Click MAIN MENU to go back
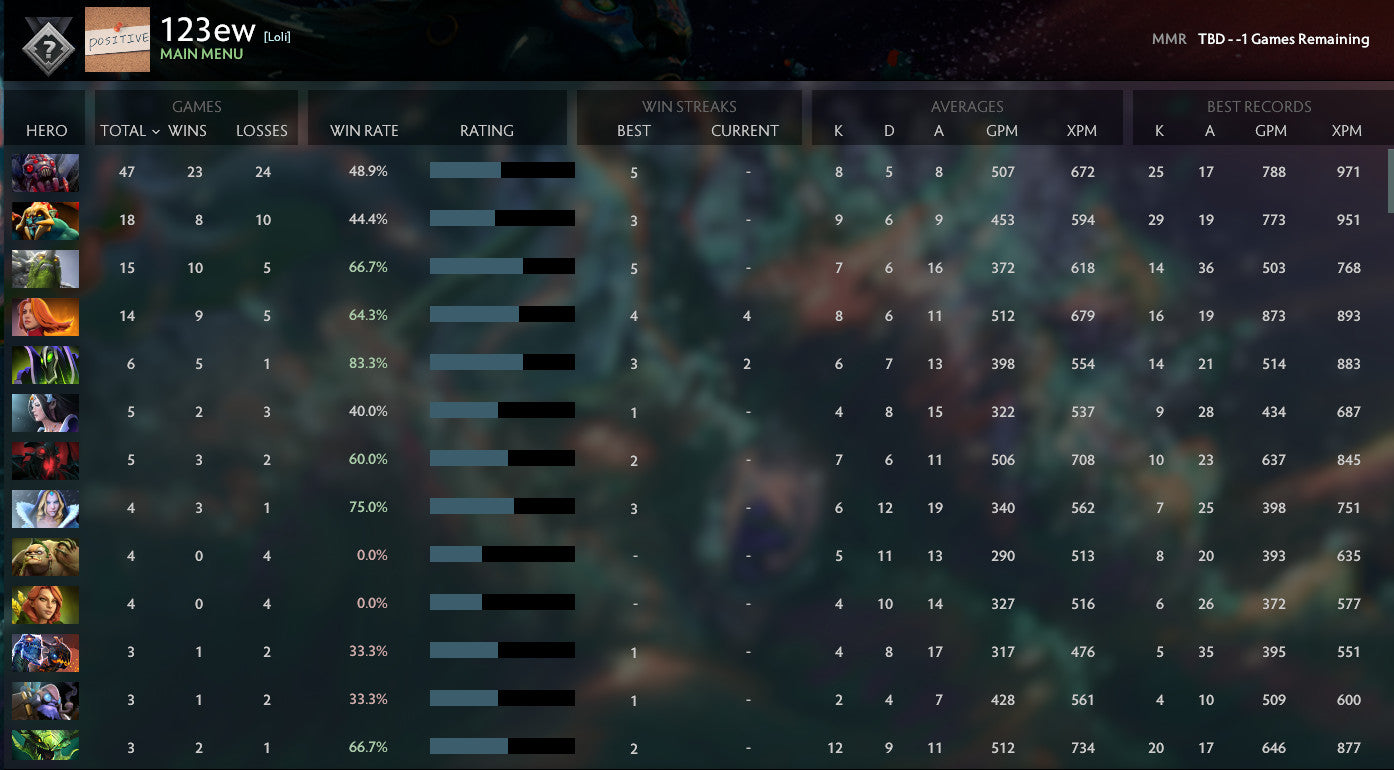 (201, 52)
